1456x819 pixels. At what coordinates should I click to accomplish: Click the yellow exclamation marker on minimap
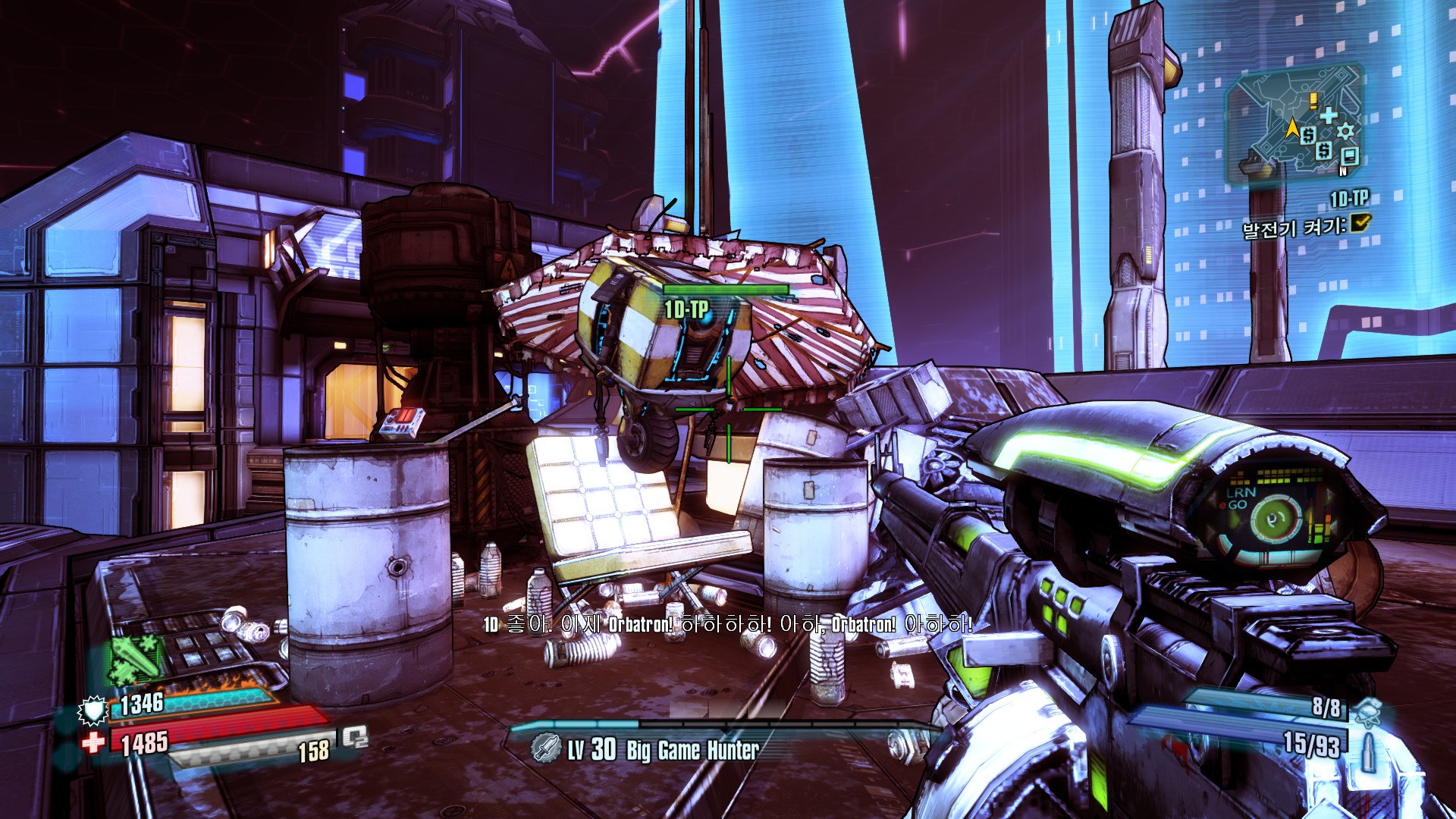(1313, 100)
